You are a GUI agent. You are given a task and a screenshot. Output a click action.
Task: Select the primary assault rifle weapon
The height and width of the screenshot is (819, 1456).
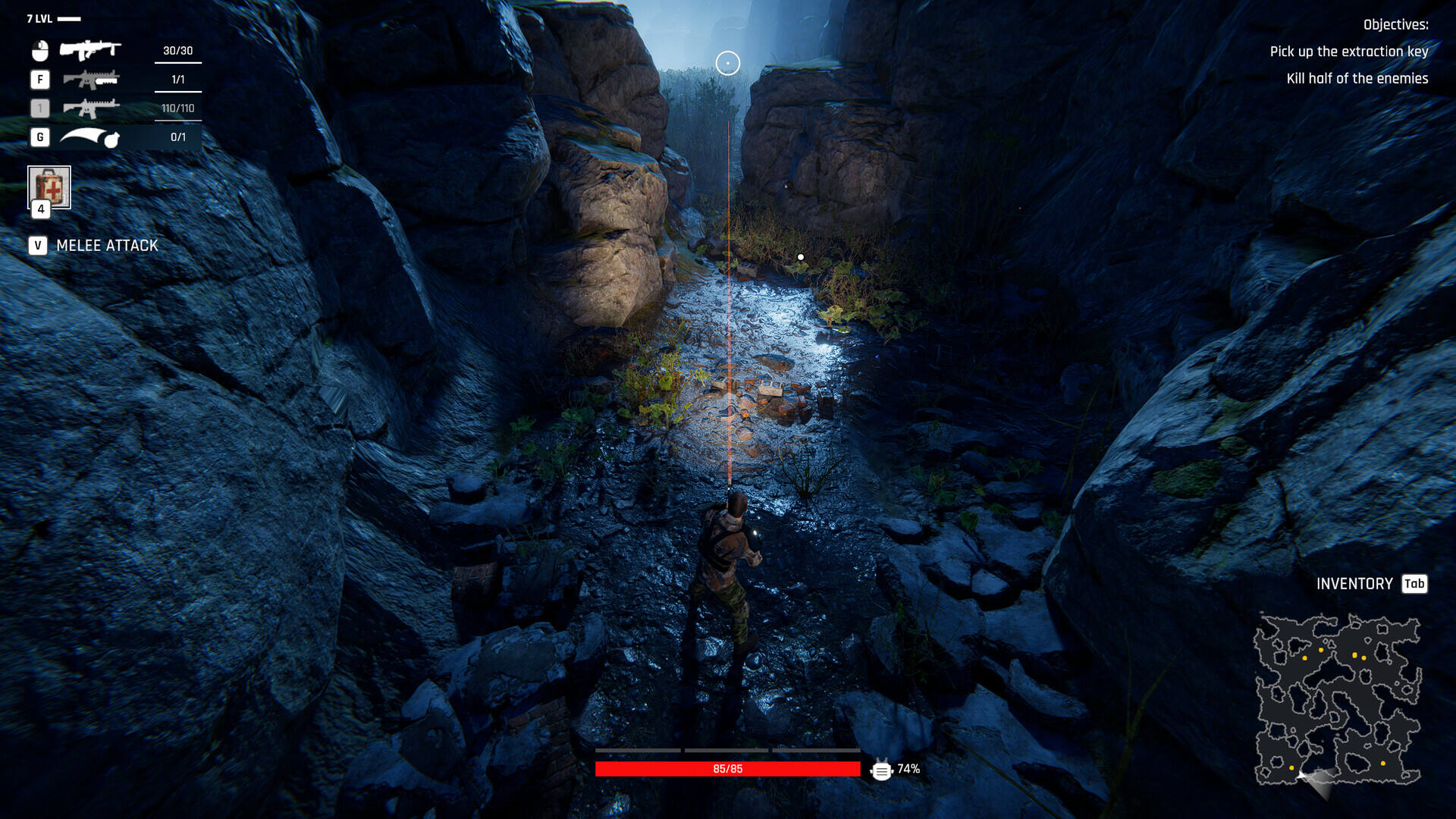pyautogui.click(x=90, y=50)
